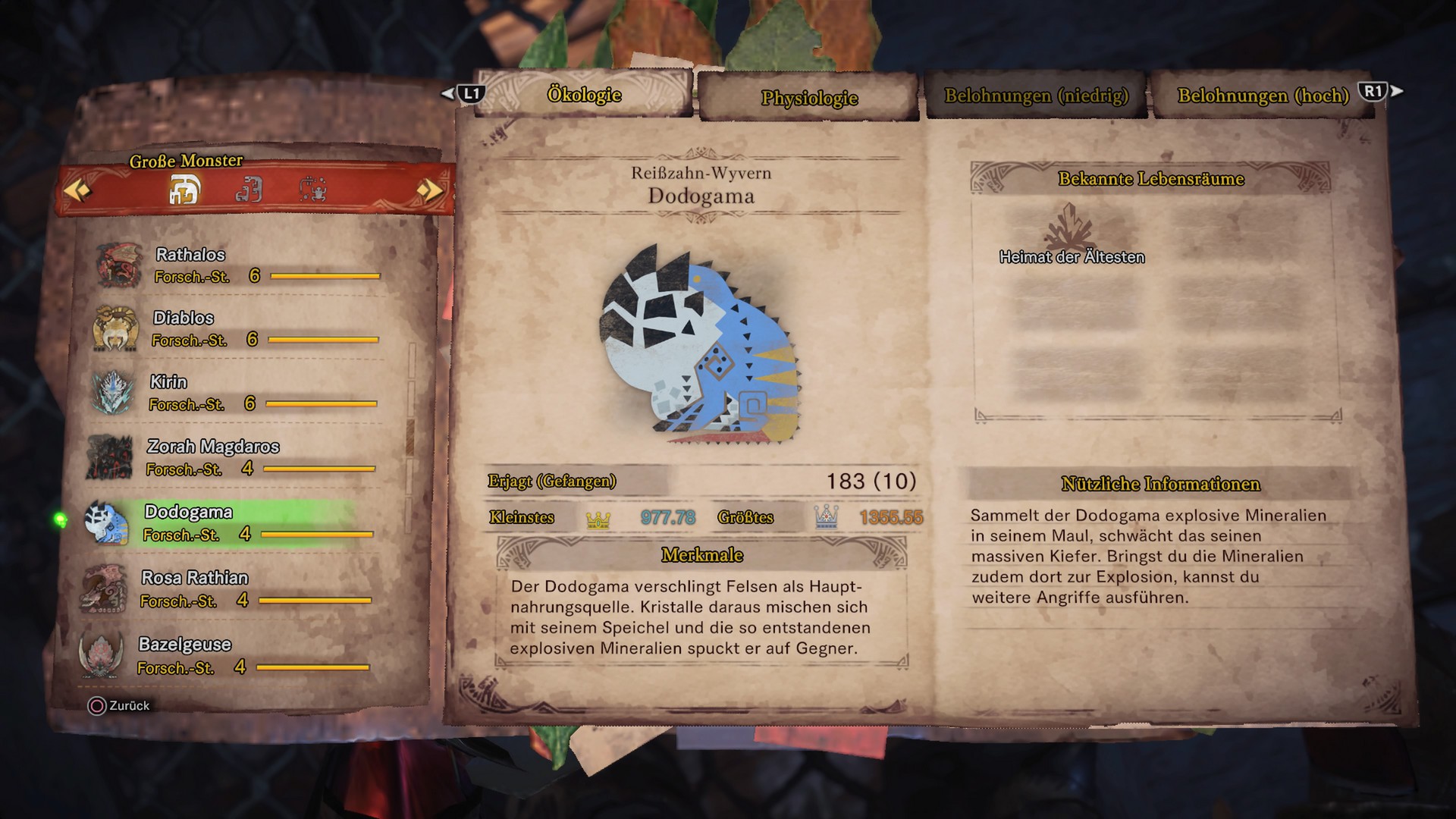The width and height of the screenshot is (1456, 819).
Task: Show Belohnungen (hoch) rewards tab
Action: point(1263,96)
